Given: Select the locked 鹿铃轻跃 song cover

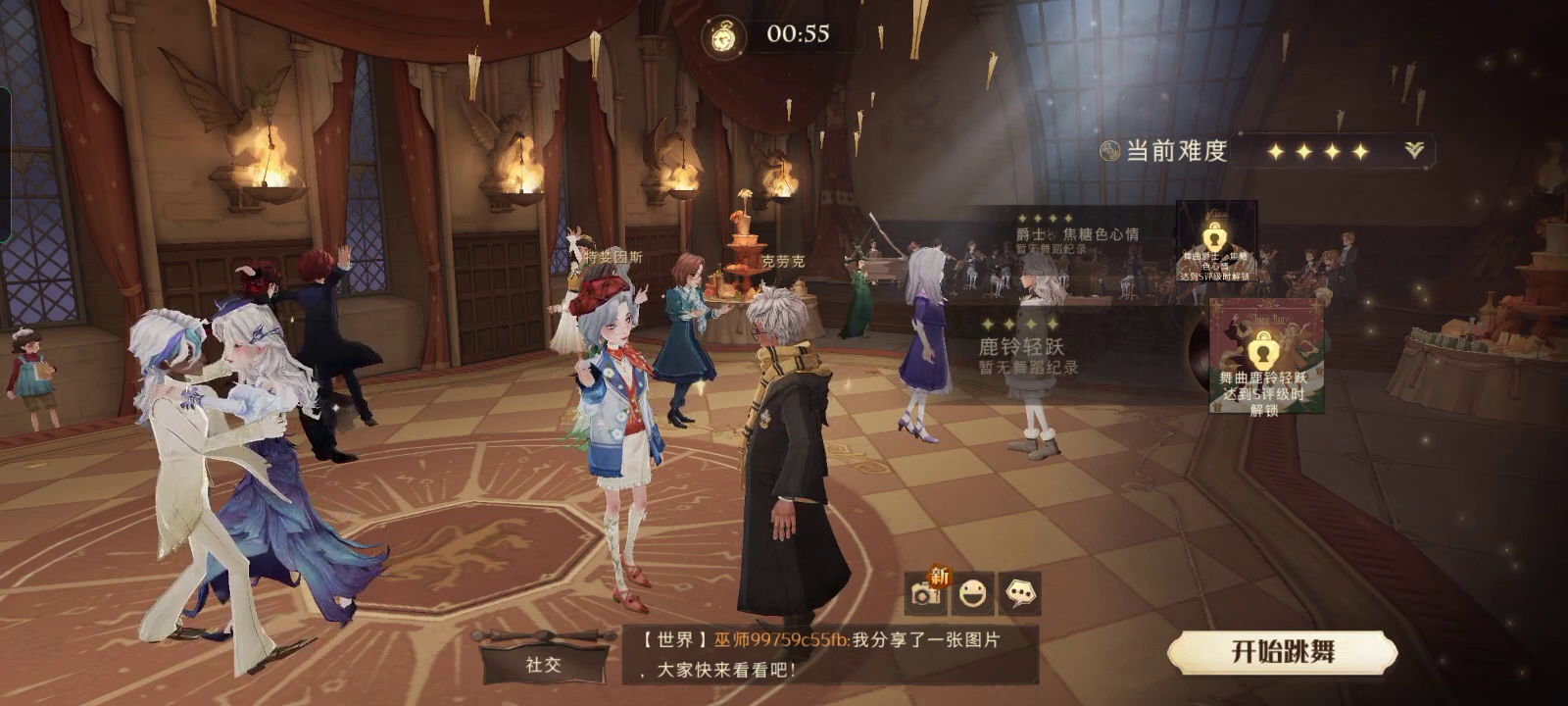Looking at the screenshot, I should click(x=1265, y=355).
